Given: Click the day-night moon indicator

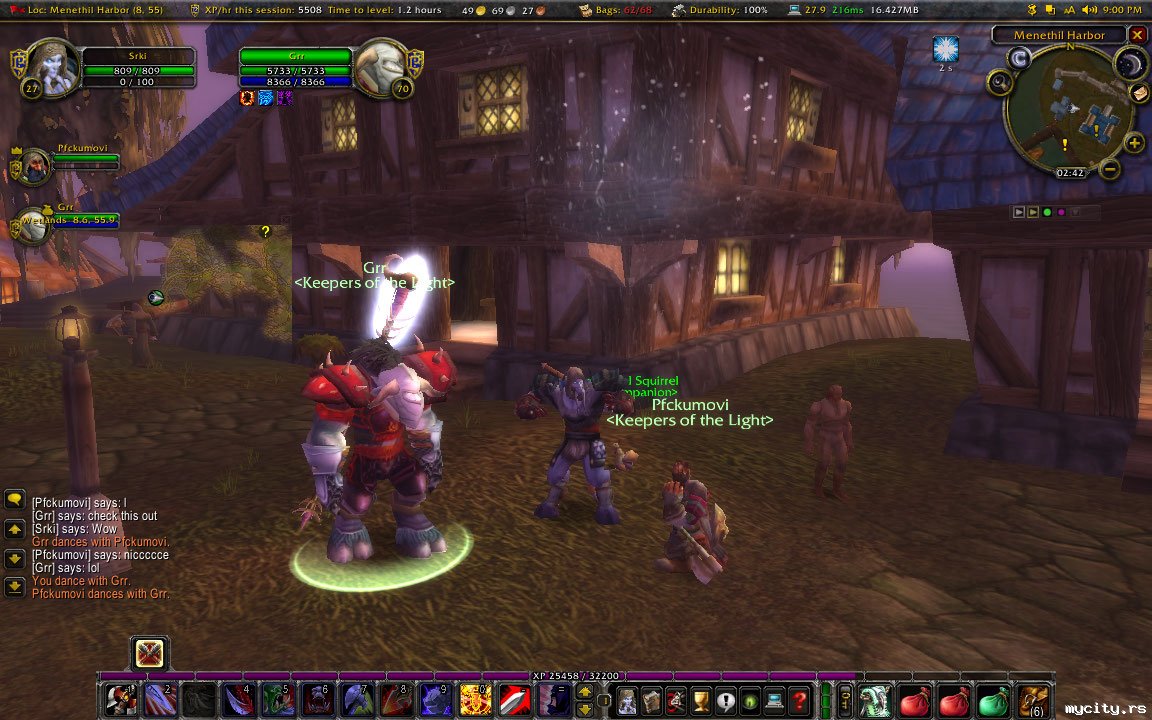Looking at the screenshot, I should tap(1130, 65).
